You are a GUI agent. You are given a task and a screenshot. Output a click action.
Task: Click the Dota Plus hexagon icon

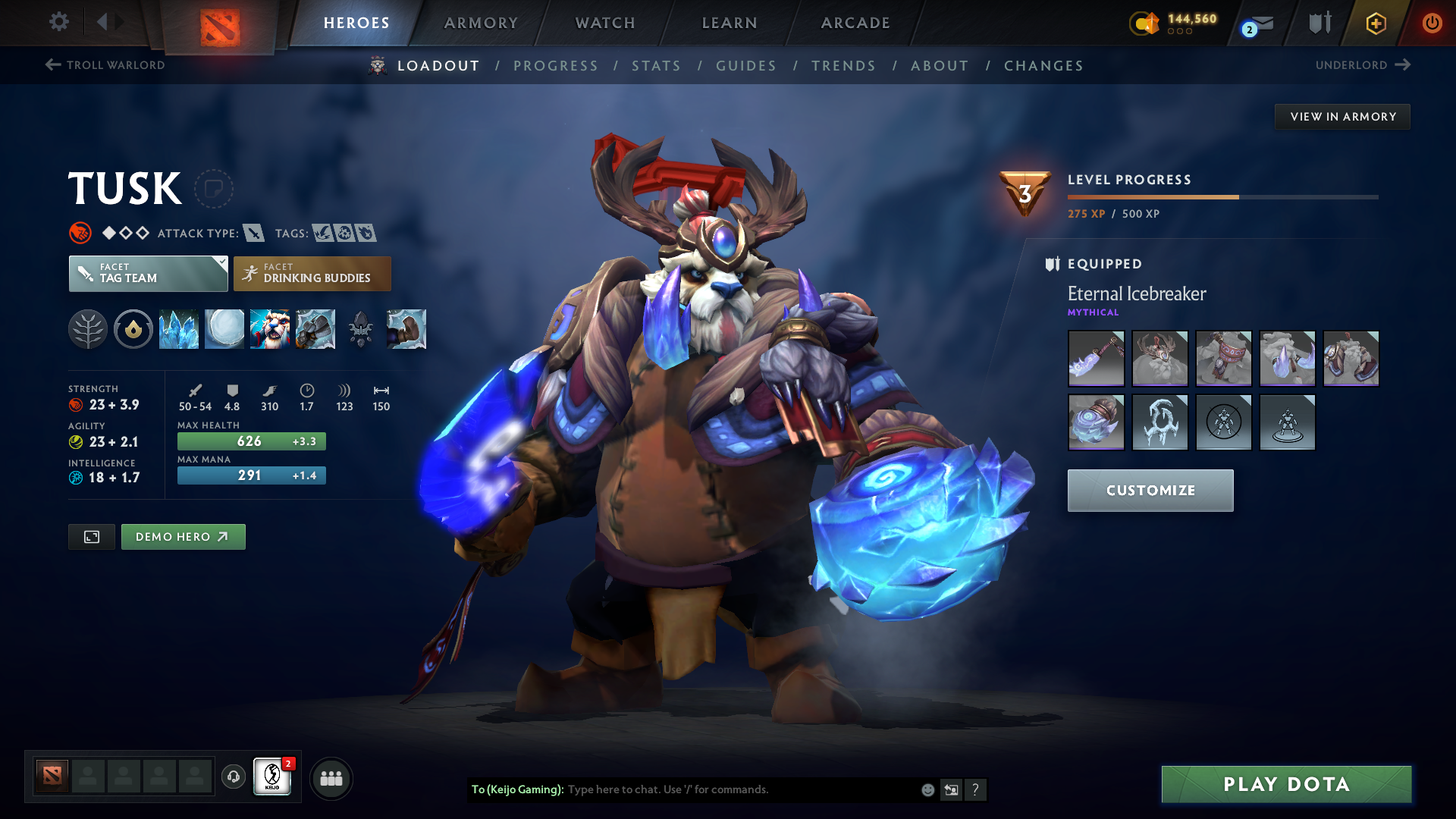coord(1375,23)
